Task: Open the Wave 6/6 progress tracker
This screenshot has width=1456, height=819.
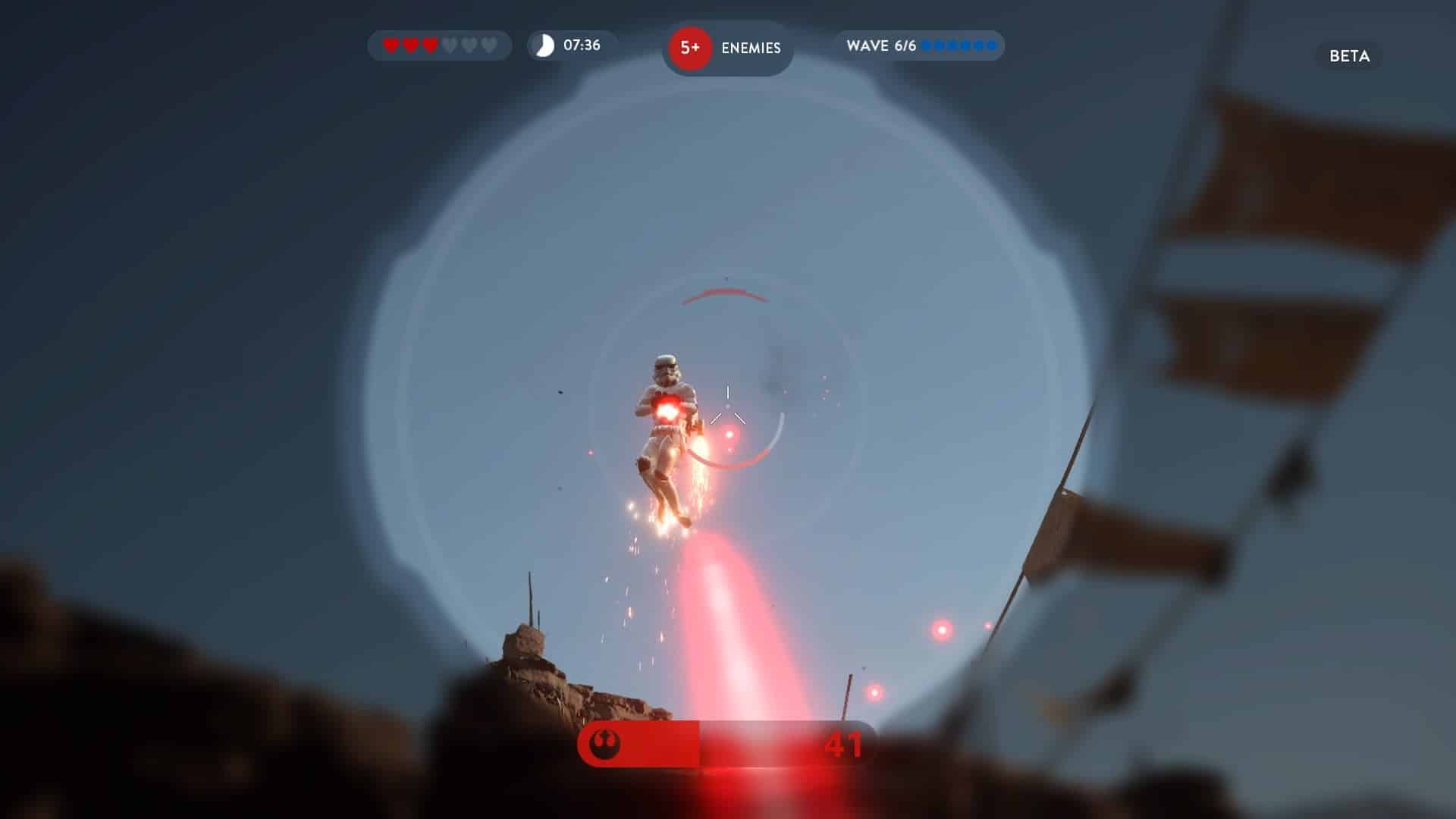Action: pos(920,45)
